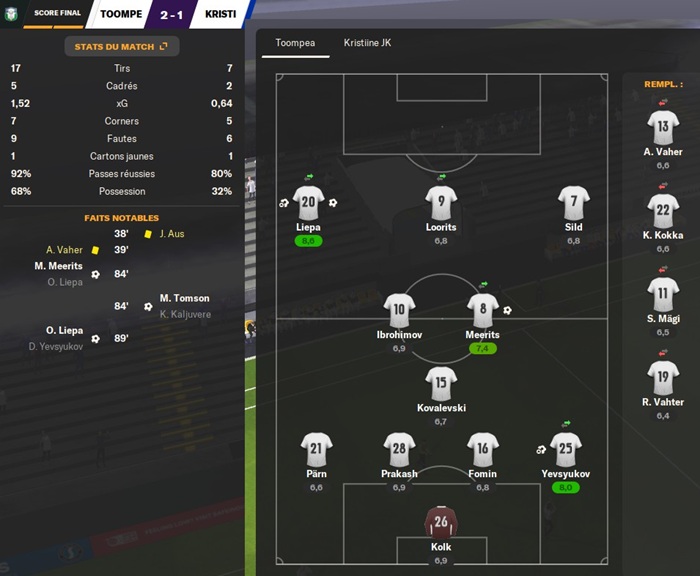Select substitute K. Kokka number 22

[x=663, y=211]
